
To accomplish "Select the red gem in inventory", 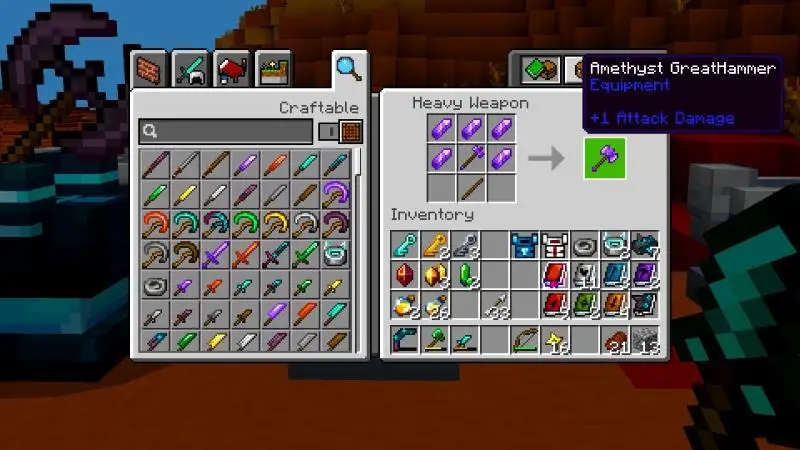I will (404, 275).
